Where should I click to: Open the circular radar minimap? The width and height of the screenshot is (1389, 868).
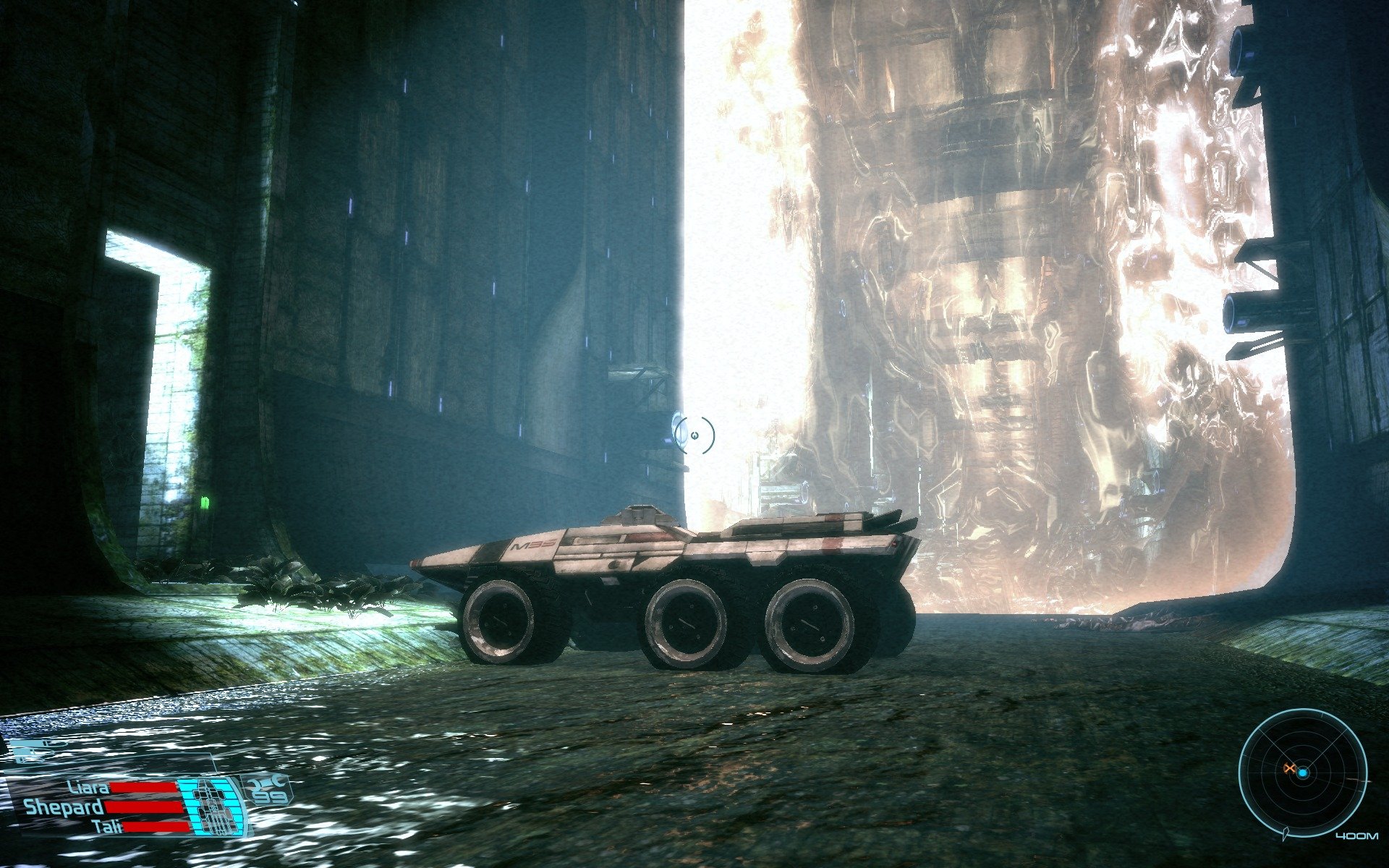point(1302,773)
